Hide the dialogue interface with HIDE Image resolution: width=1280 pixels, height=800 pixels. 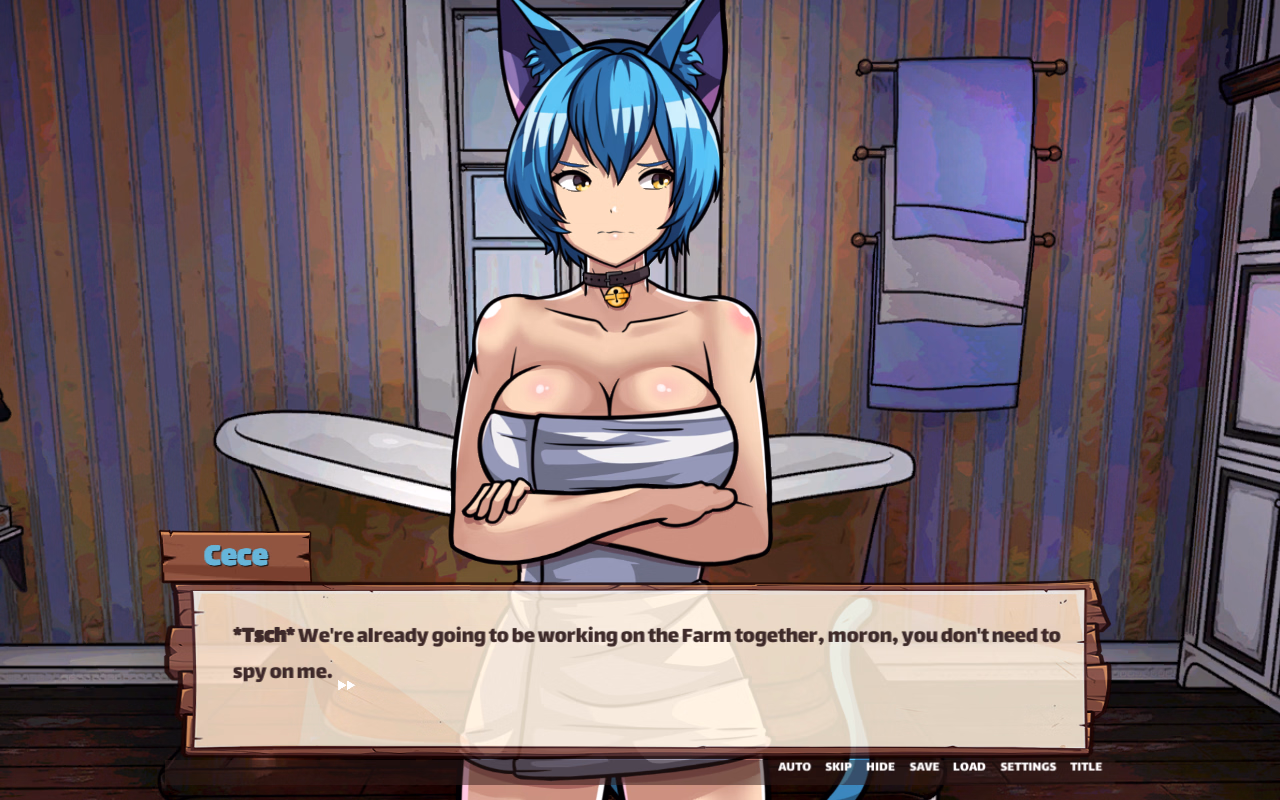(879, 766)
